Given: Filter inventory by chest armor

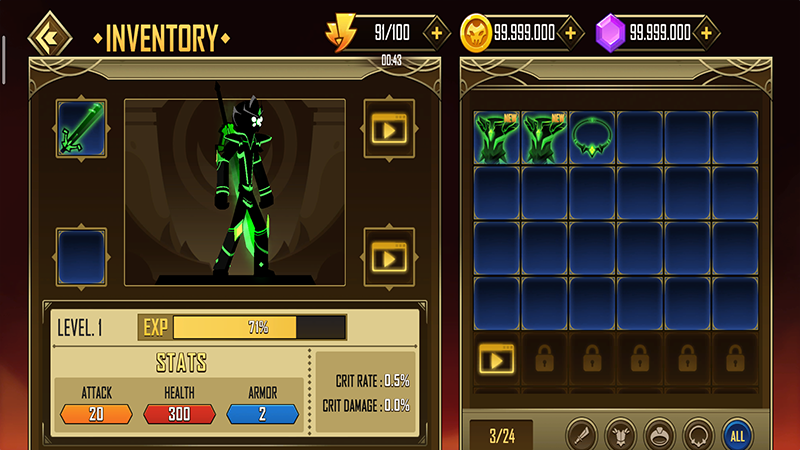Looking at the screenshot, I should click(621, 434).
